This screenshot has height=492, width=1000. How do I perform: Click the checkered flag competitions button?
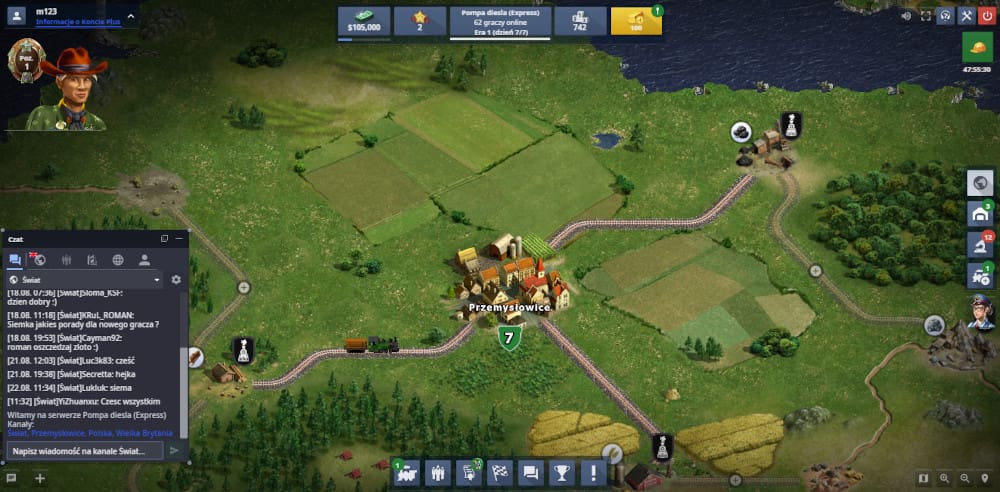pos(501,473)
